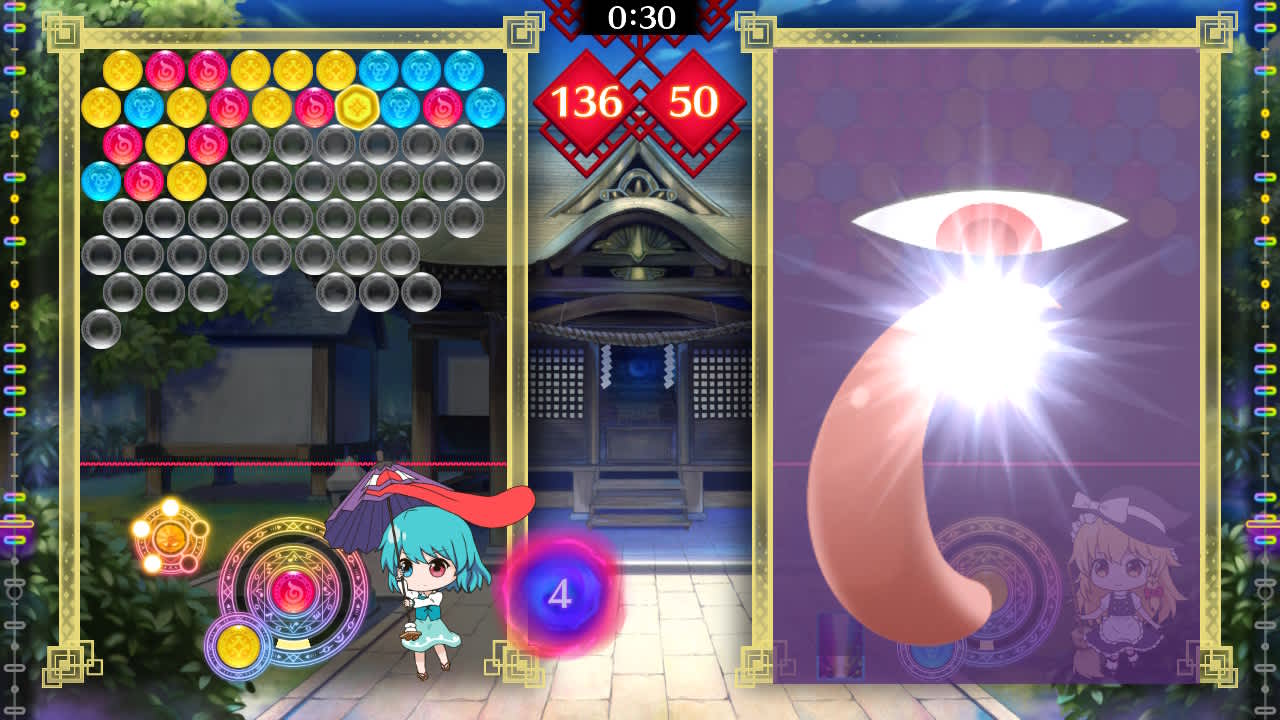Click the red diamond showing 50
This screenshot has width=1280, height=720.
[x=691, y=100]
